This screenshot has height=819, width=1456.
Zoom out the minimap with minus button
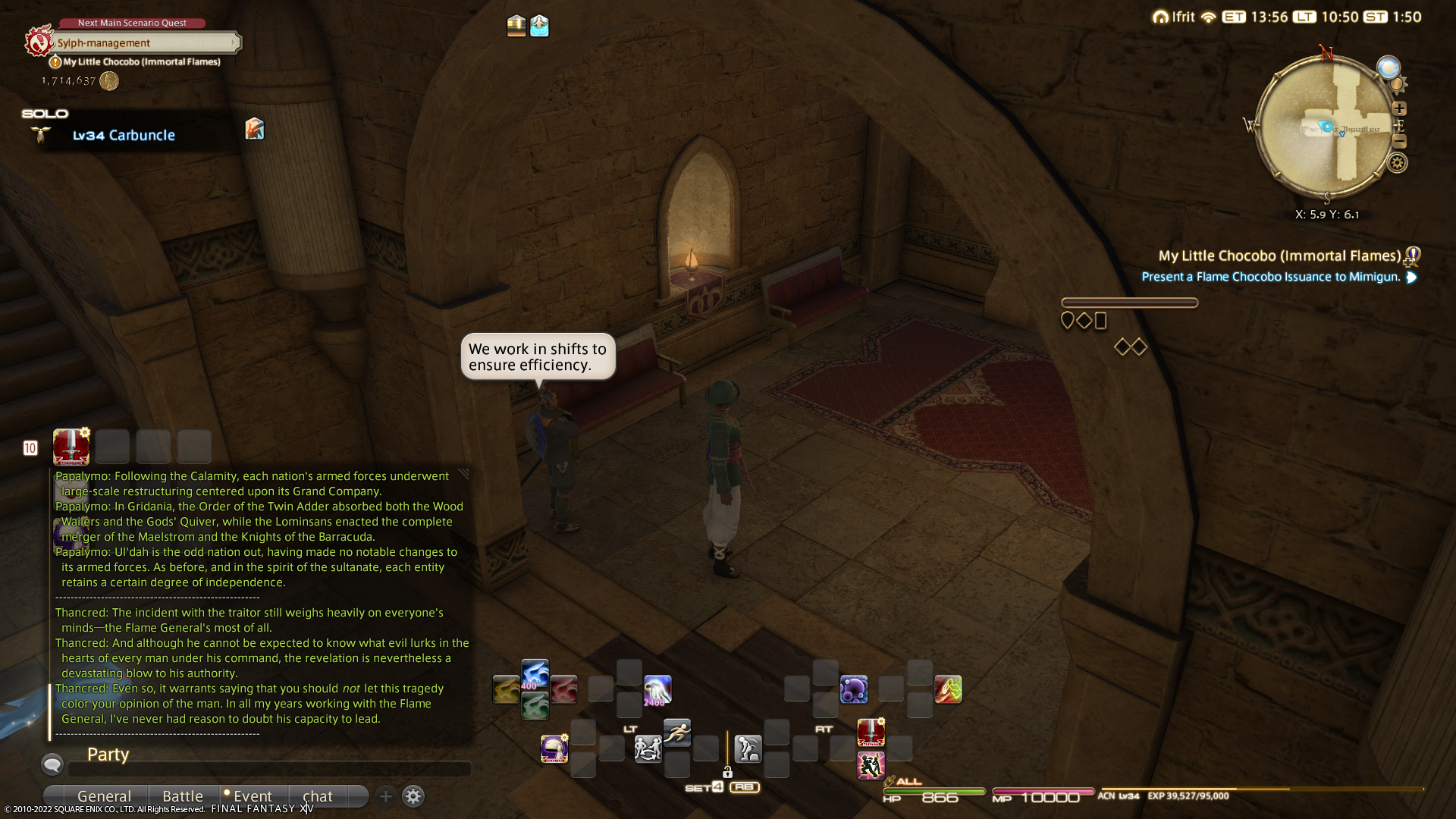click(x=1400, y=142)
